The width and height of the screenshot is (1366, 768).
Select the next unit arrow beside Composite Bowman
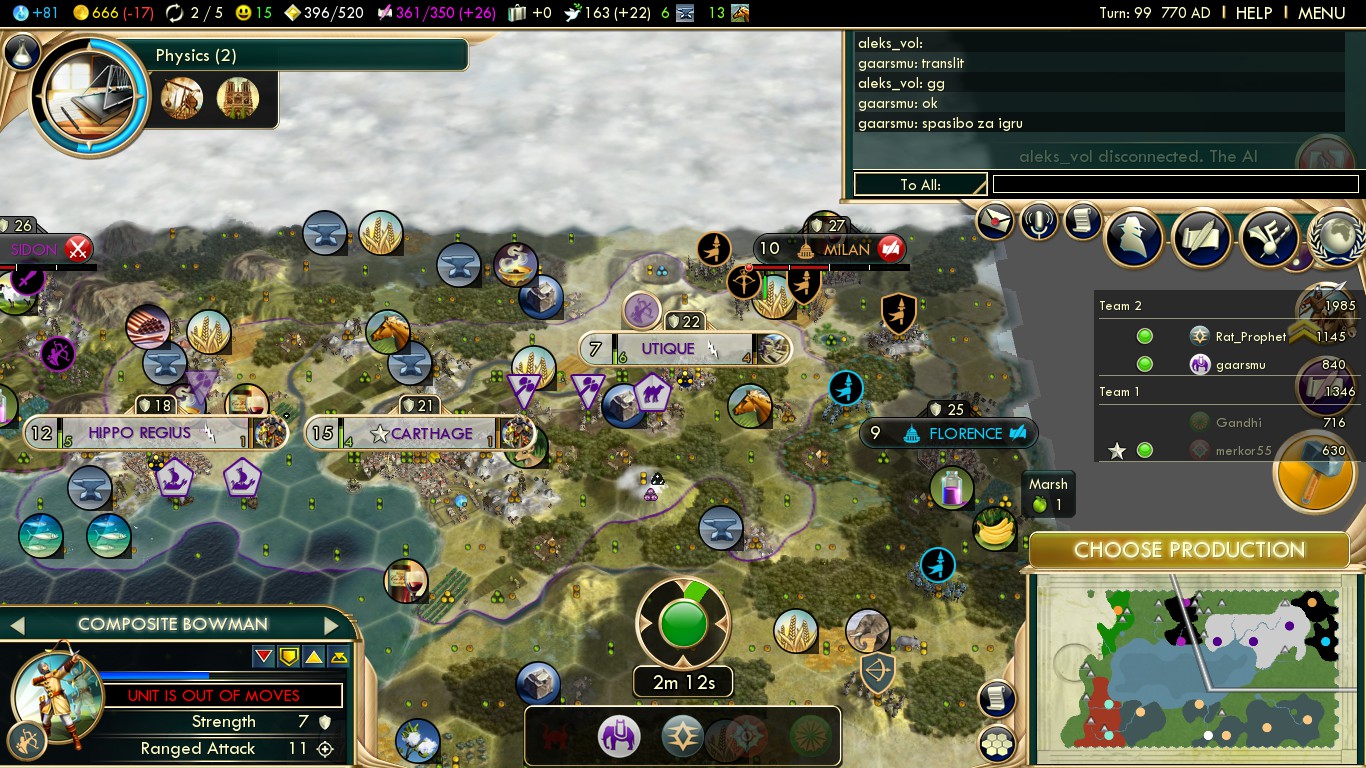(331, 625)
